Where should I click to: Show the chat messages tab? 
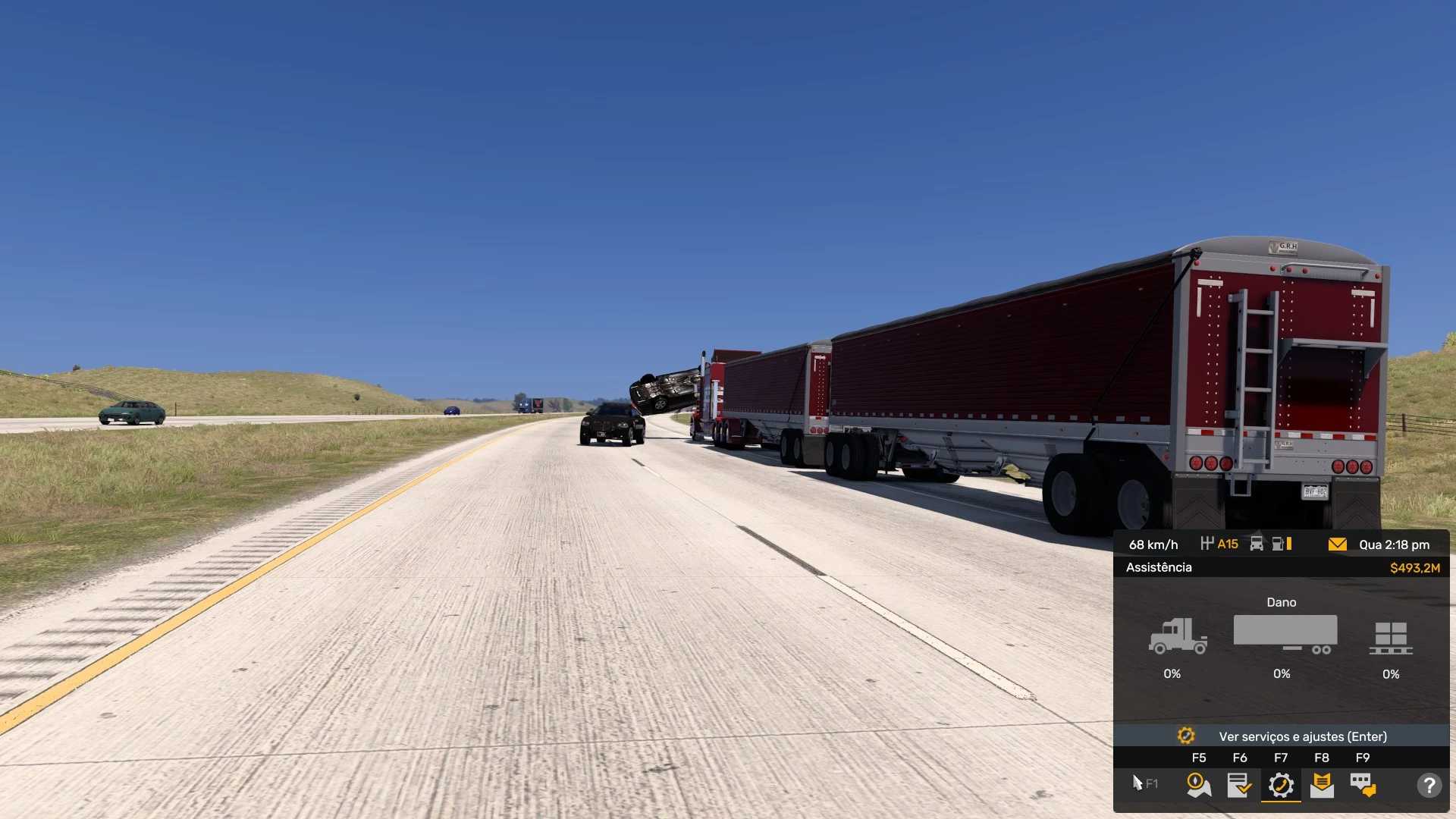1363,785
